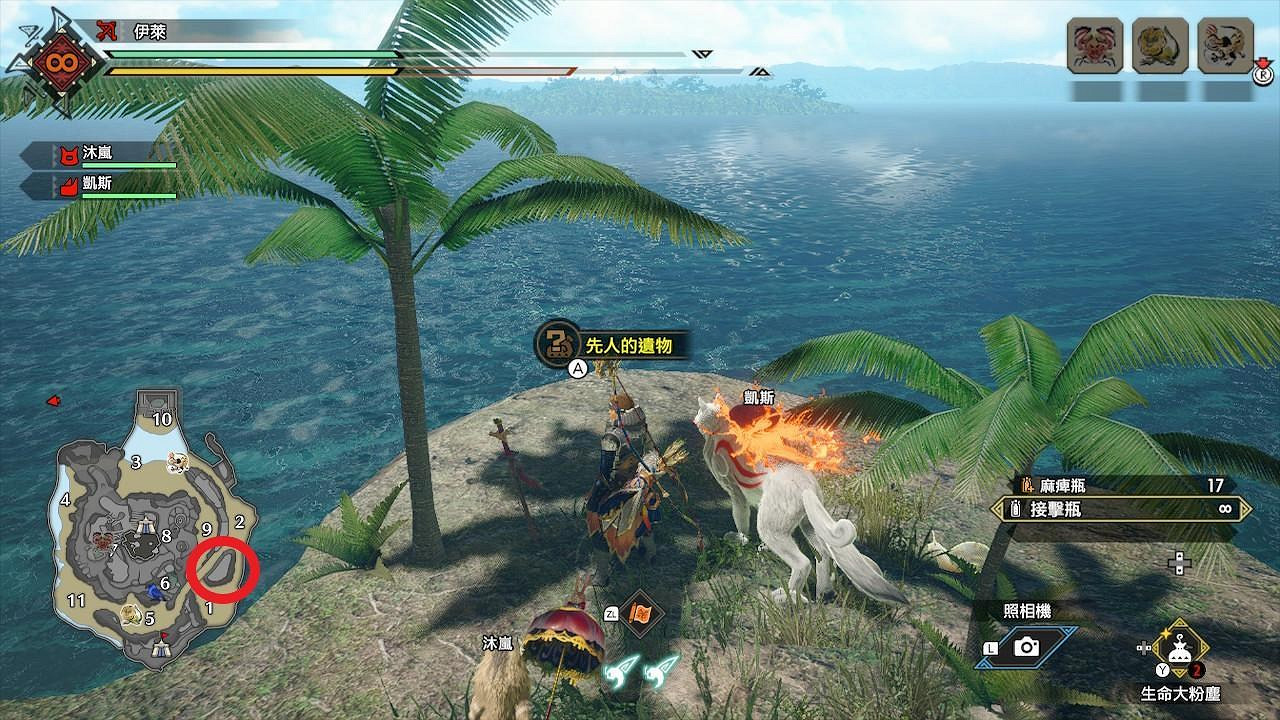Use the 生命大粉塵 item slot
The height and width of the screenshot is (720, 1280).
(1180, 647)
